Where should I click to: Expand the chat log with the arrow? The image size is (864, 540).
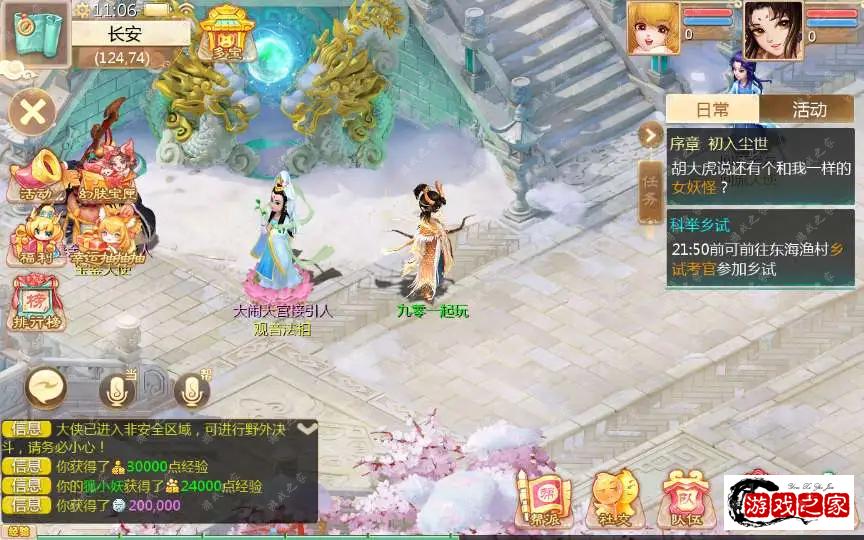[307, 428]
